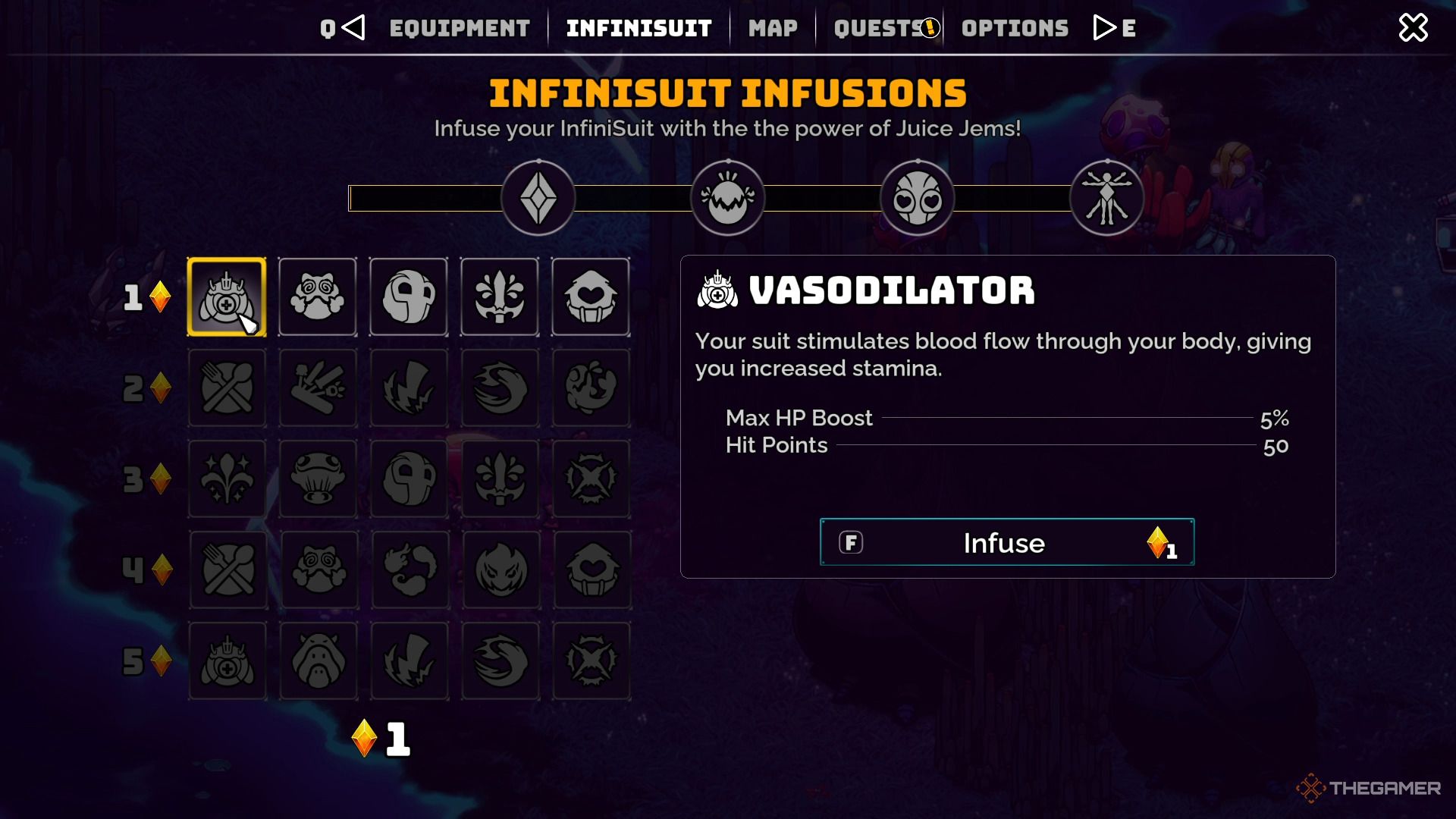The image size is (1456, 819).
Task: Switch to the Equipment tab
Action: (459, 27)
